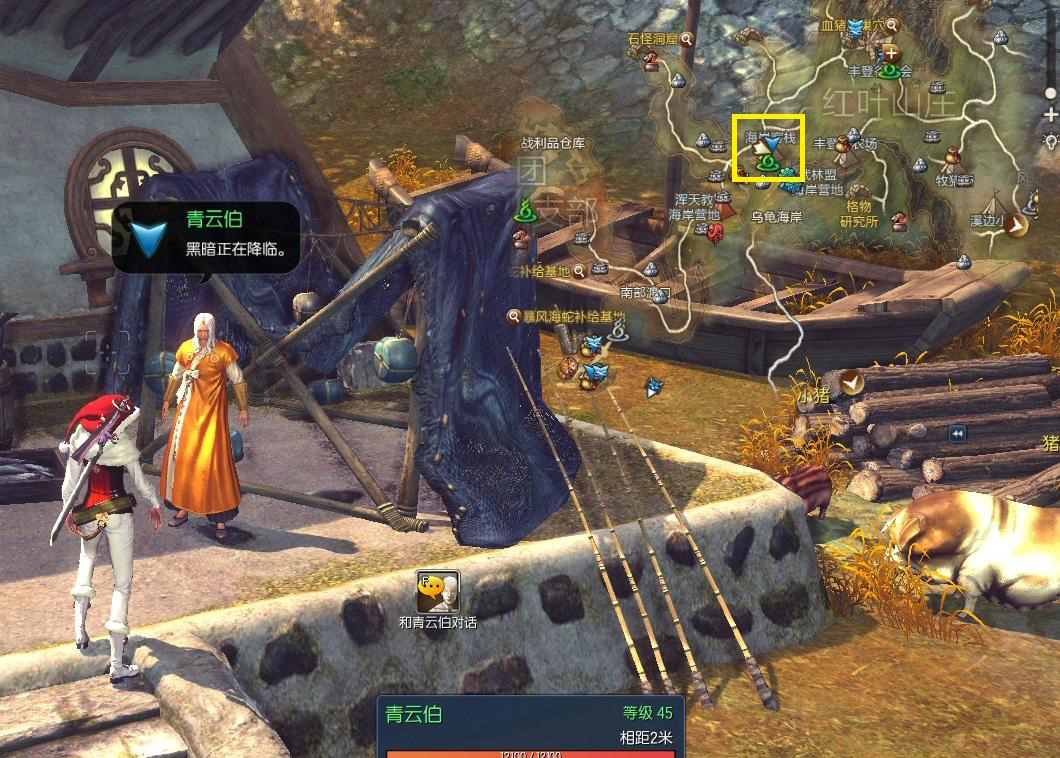
Task: Click the green swirl marker below 战利品仓库
Action: pos(525,210)
